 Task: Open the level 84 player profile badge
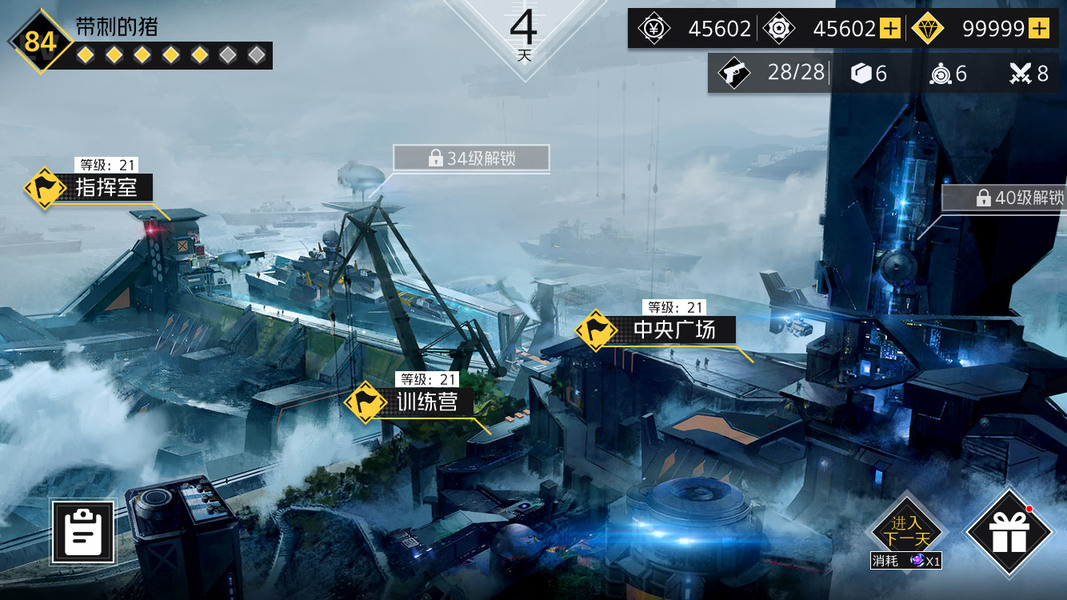pos(40,42)
